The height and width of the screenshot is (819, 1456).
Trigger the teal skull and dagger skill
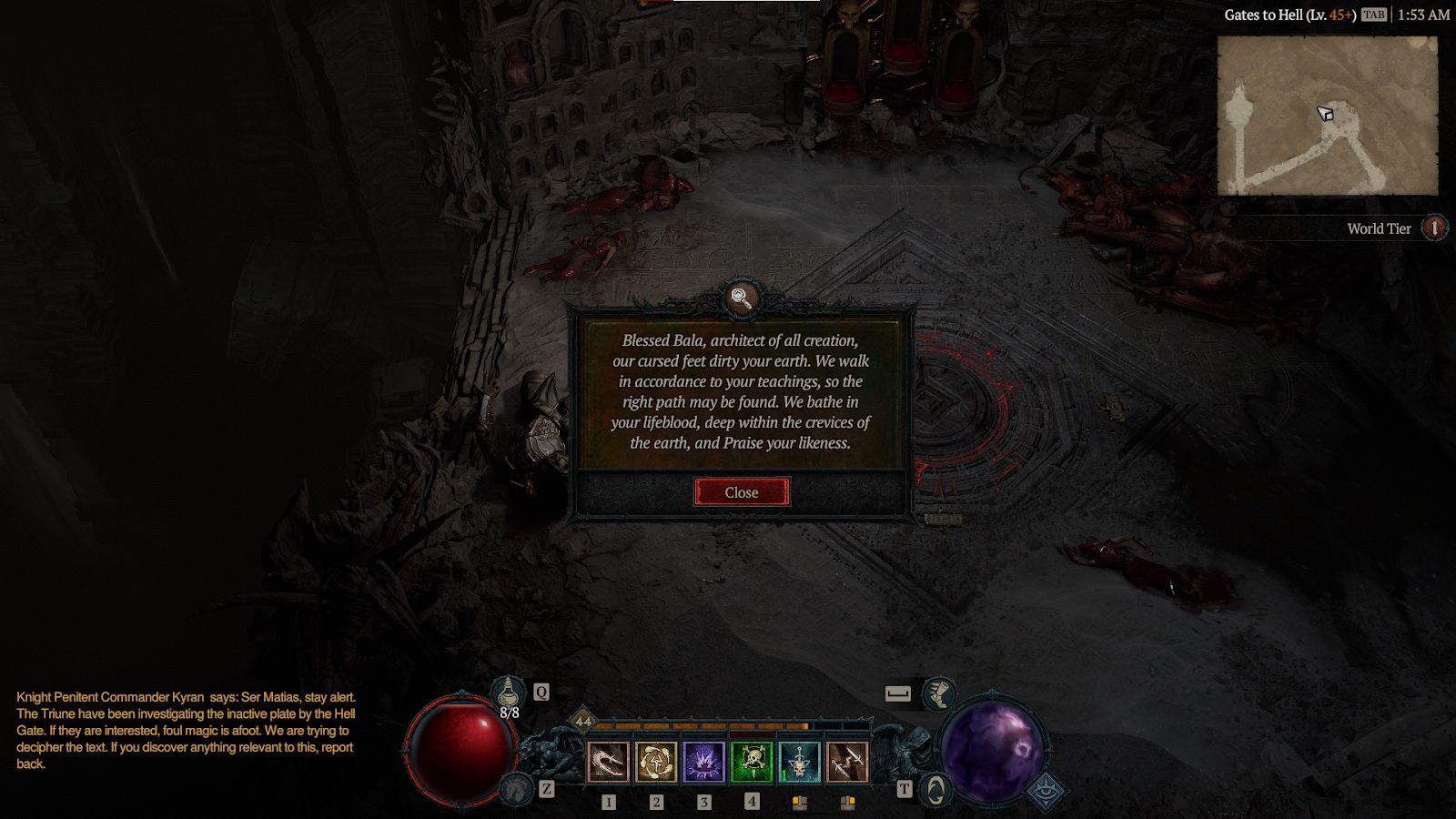799,762
